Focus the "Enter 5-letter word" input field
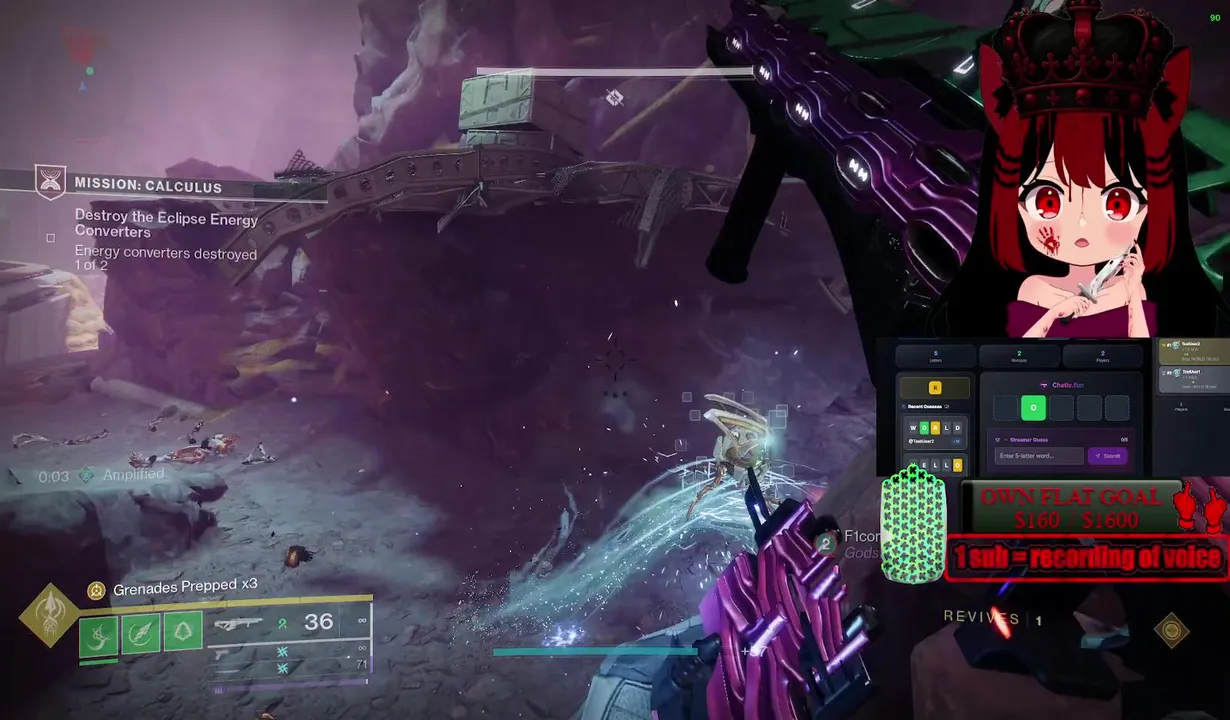 (x=1039, y=456)
